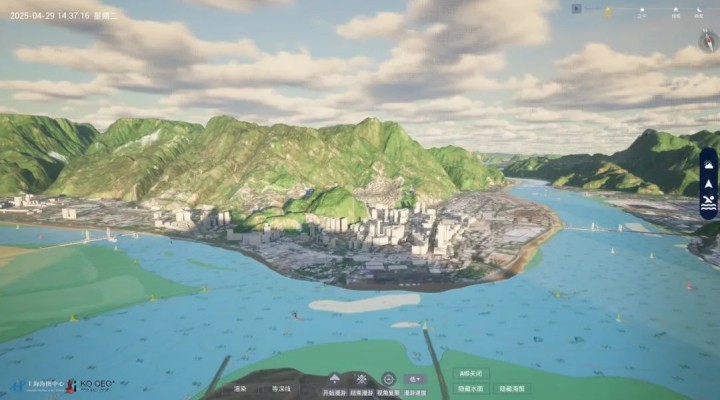Set time to dusk on the timeline

(676, 11)
